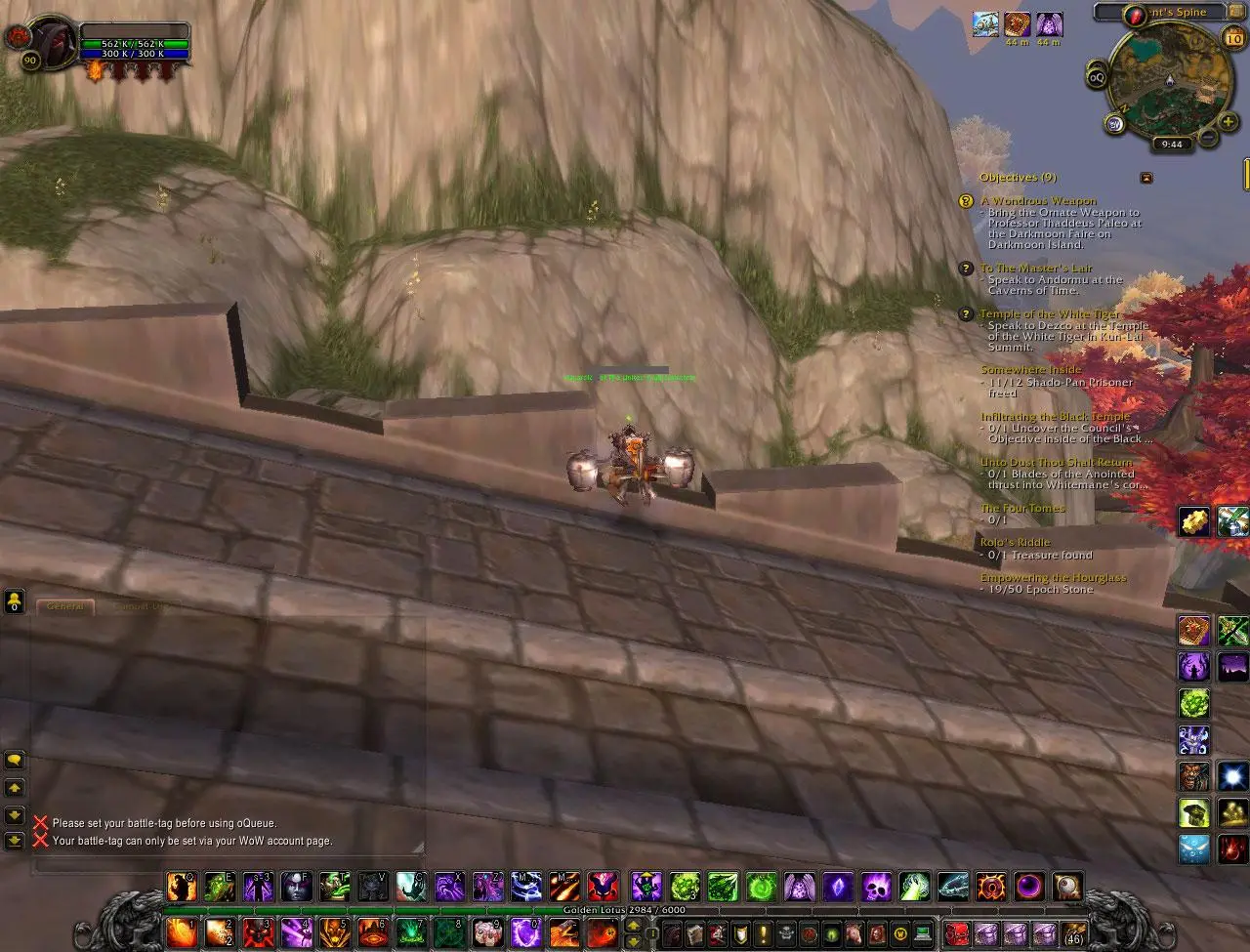
Task: Click the minimap zoom-out minus button
Action: coord(1208,138)
